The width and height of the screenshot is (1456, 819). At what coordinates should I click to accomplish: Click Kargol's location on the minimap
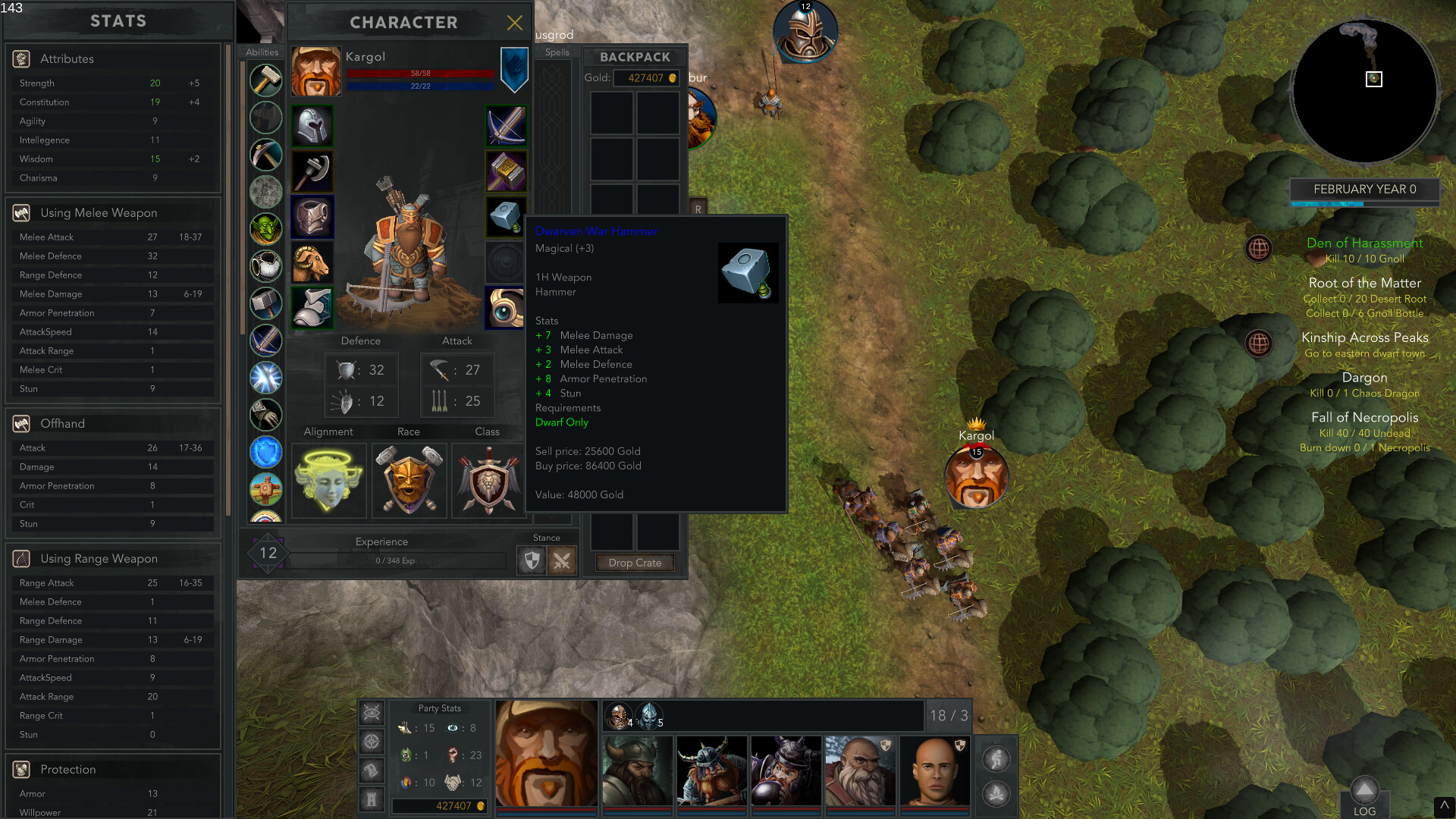tap(1374, 79)
